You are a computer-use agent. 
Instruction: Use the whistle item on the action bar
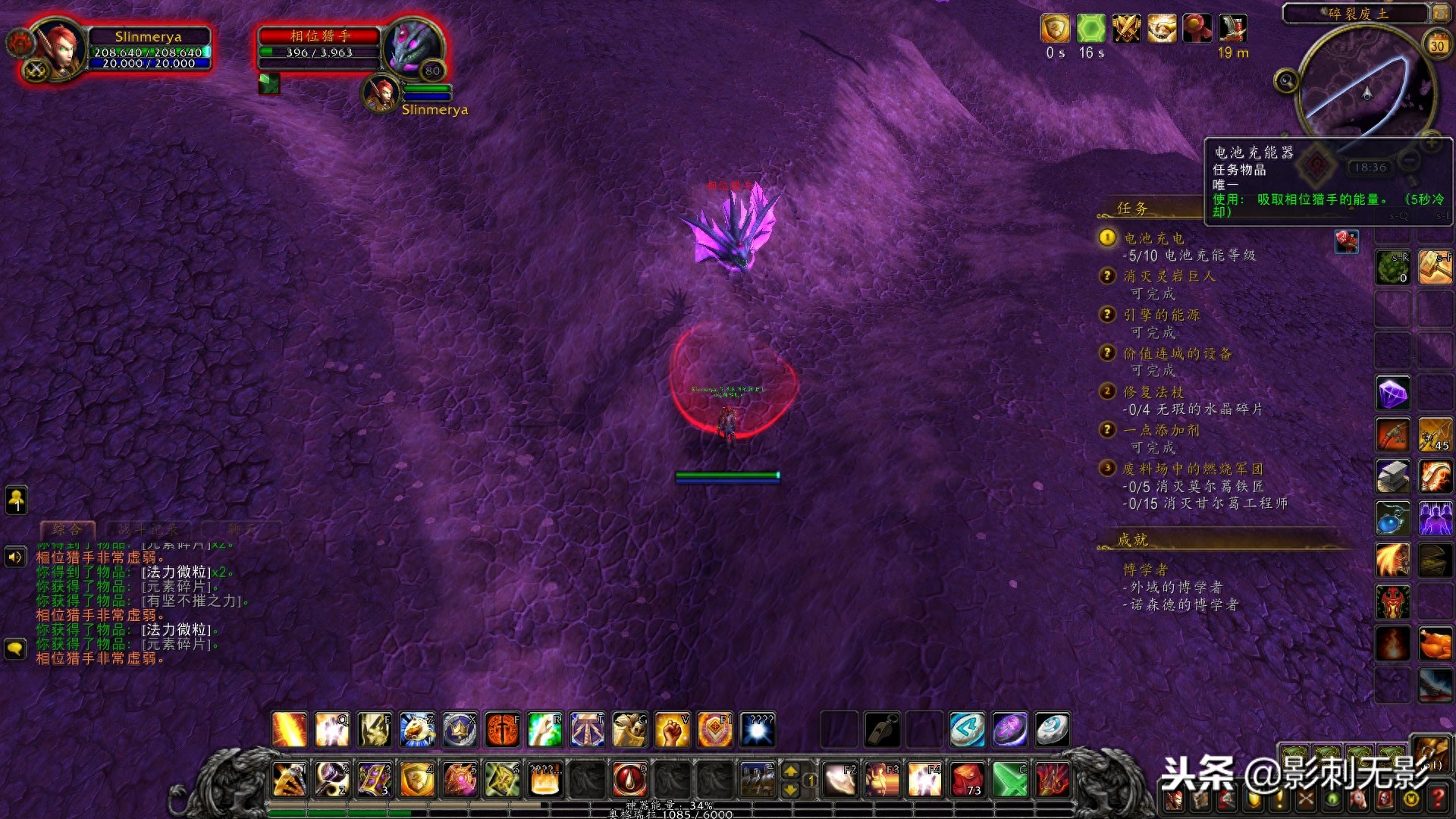point(883,730)
